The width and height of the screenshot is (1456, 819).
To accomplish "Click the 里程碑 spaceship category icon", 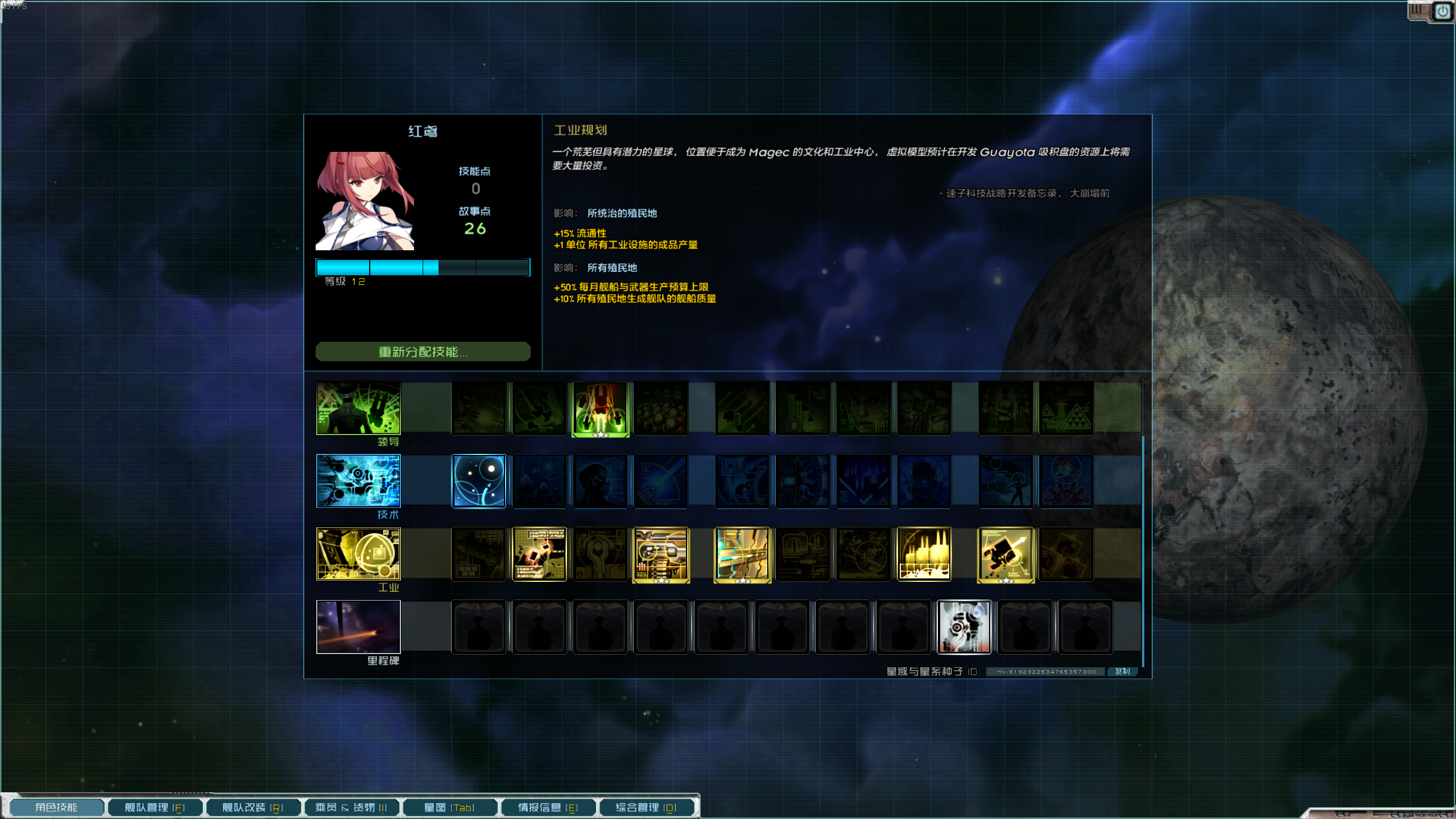I will coord(358,627).
